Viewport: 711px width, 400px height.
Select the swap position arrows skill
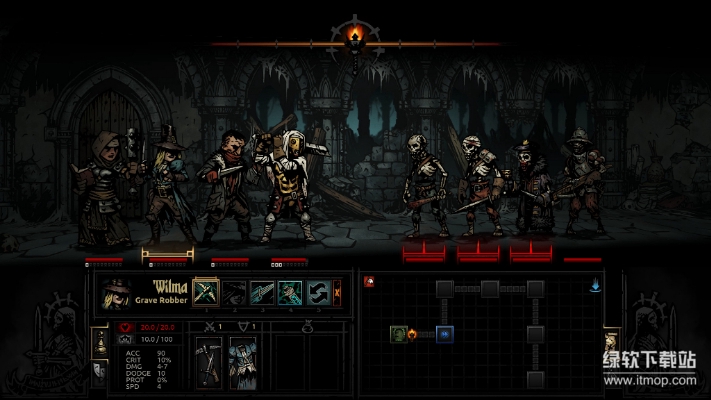point(318,293)
